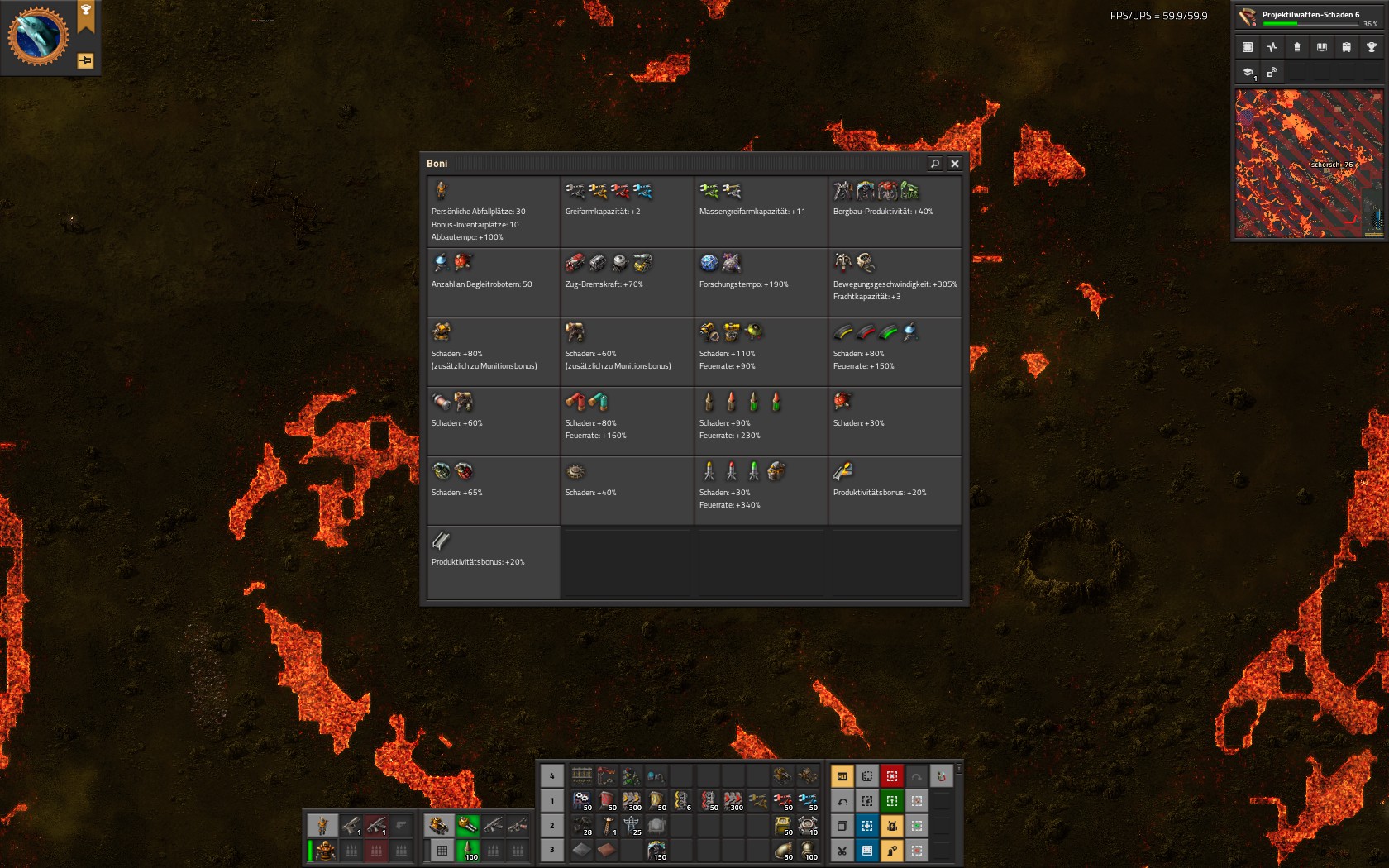Select the green upgrade planner tool
The height and width of the screenshot is (868, 1389).
(891, 800)
